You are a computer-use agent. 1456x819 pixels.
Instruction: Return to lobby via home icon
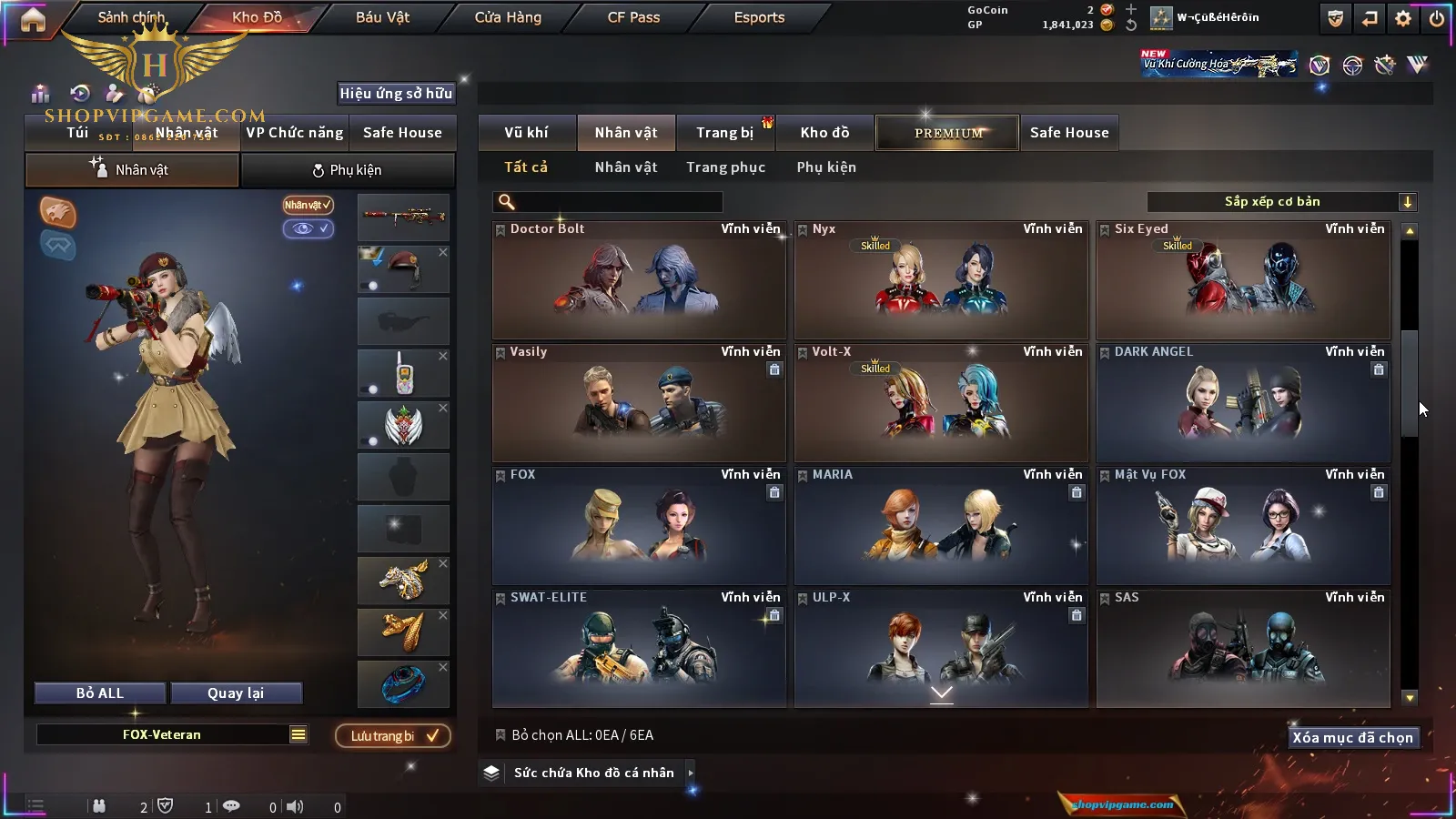coord(33,19)
